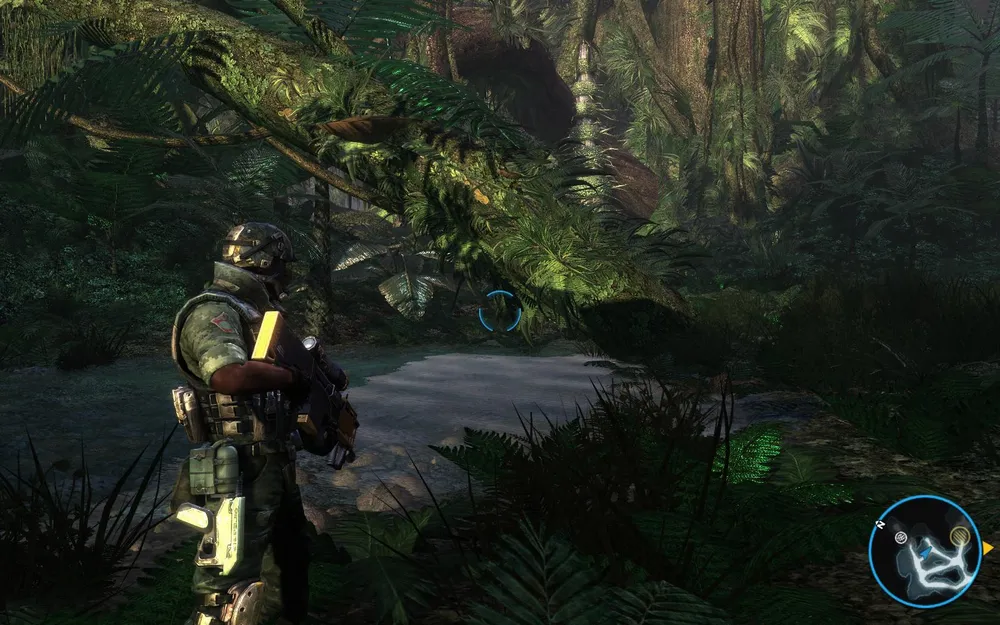1000x625 pixels.
Task: Select the yellow striped objective marker on minimap
Action: [961, 537]
